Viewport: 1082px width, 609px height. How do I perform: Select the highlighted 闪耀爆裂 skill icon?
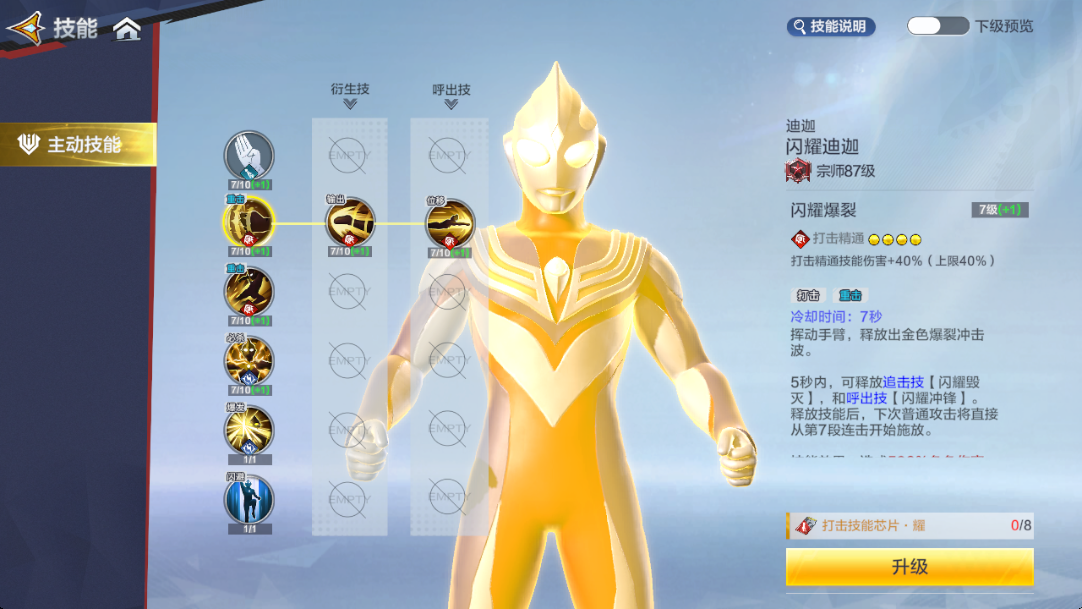click(249, 221)
